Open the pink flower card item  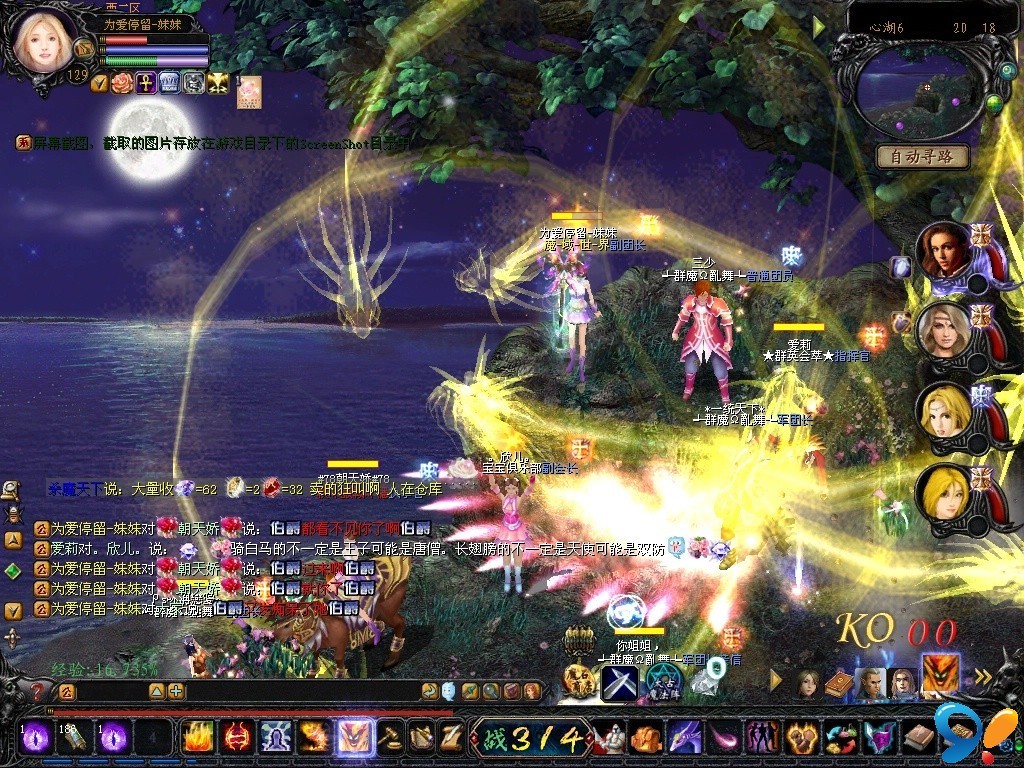(x=248, y=90)
